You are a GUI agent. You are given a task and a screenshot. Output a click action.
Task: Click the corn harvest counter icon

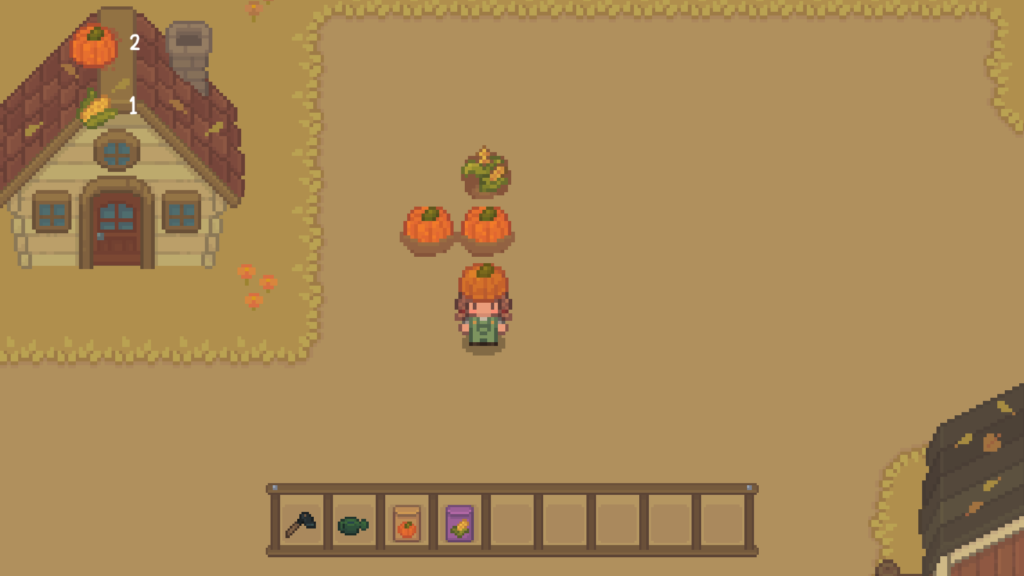point(96,108)
